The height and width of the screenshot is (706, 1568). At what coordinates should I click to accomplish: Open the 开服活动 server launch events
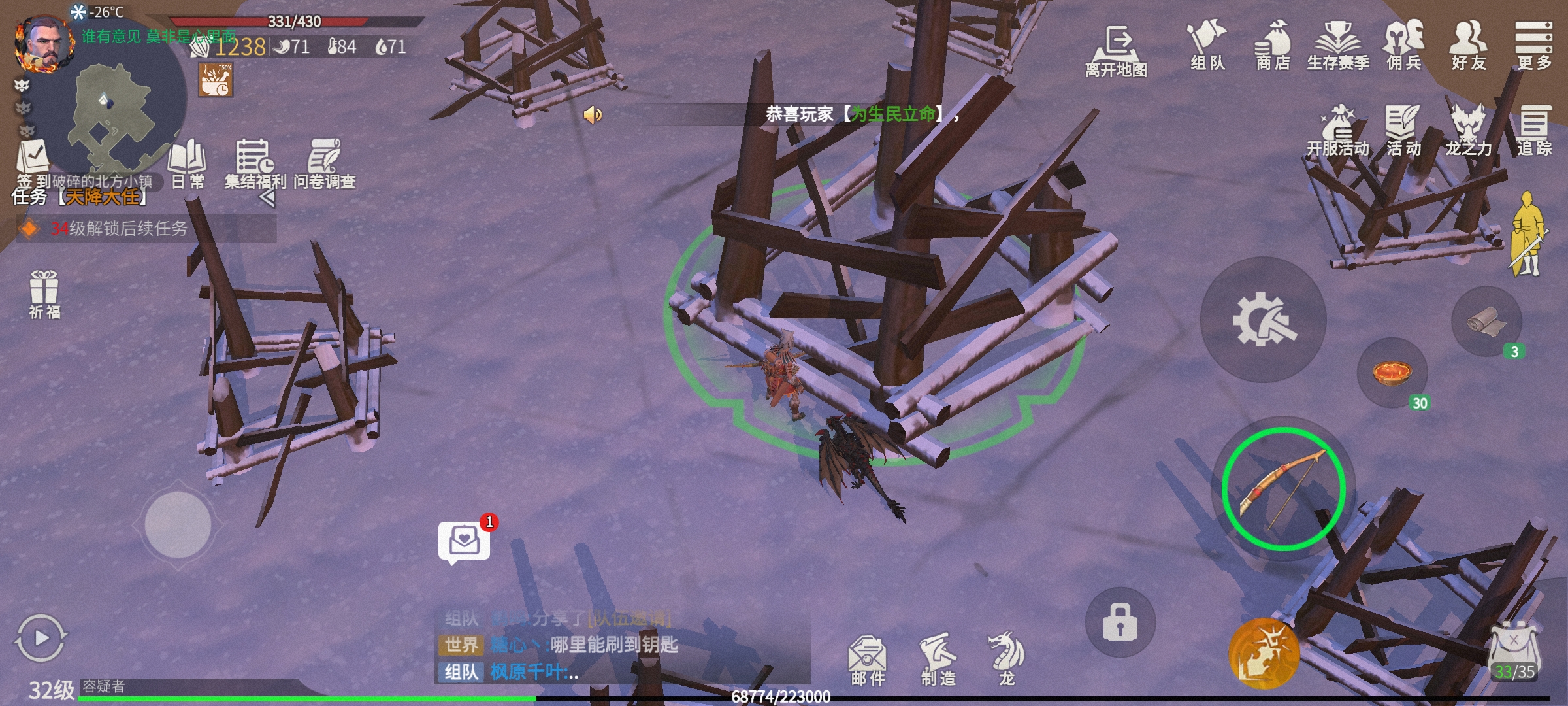1337,131
